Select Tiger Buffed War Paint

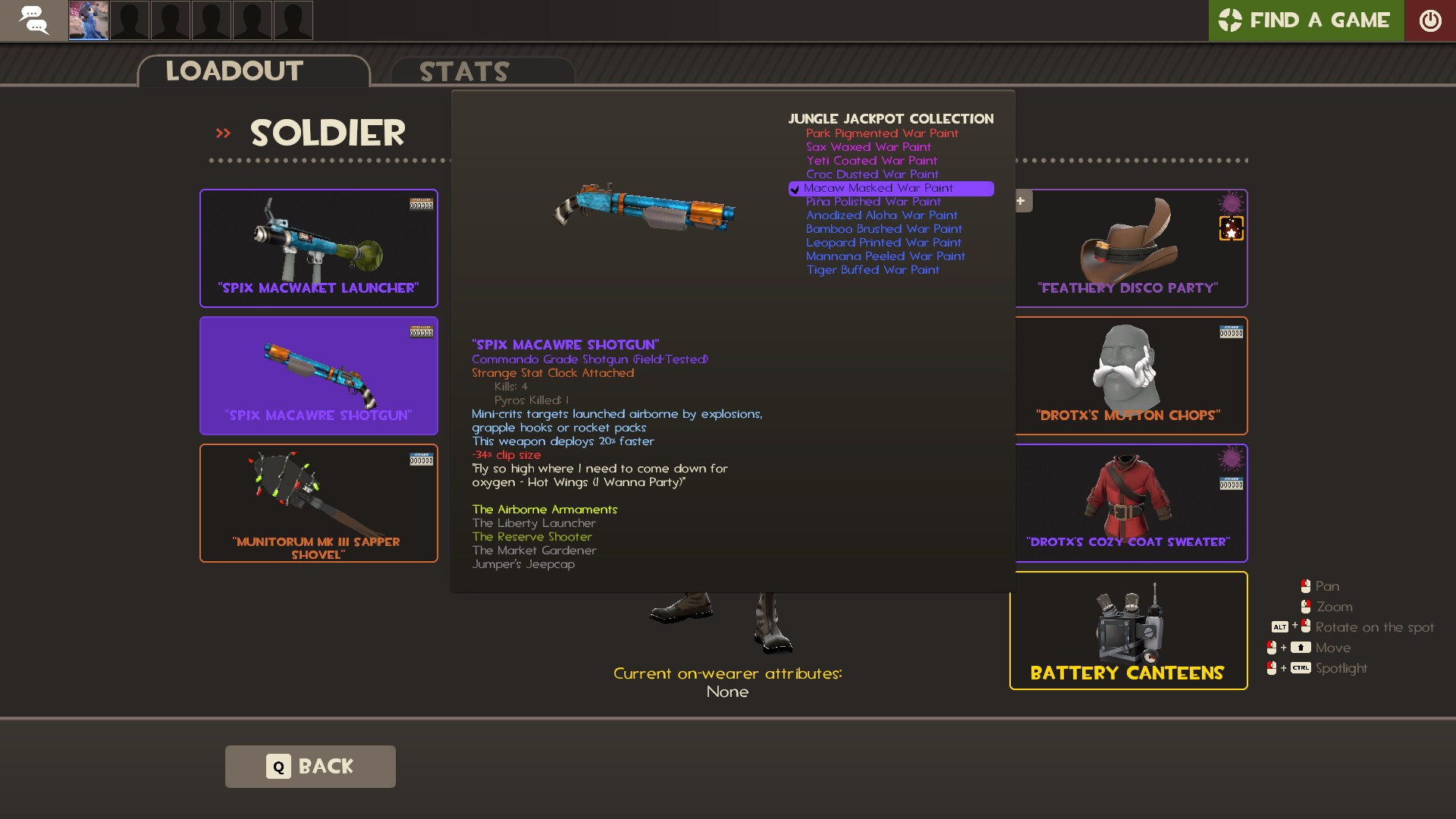[872, 270]
